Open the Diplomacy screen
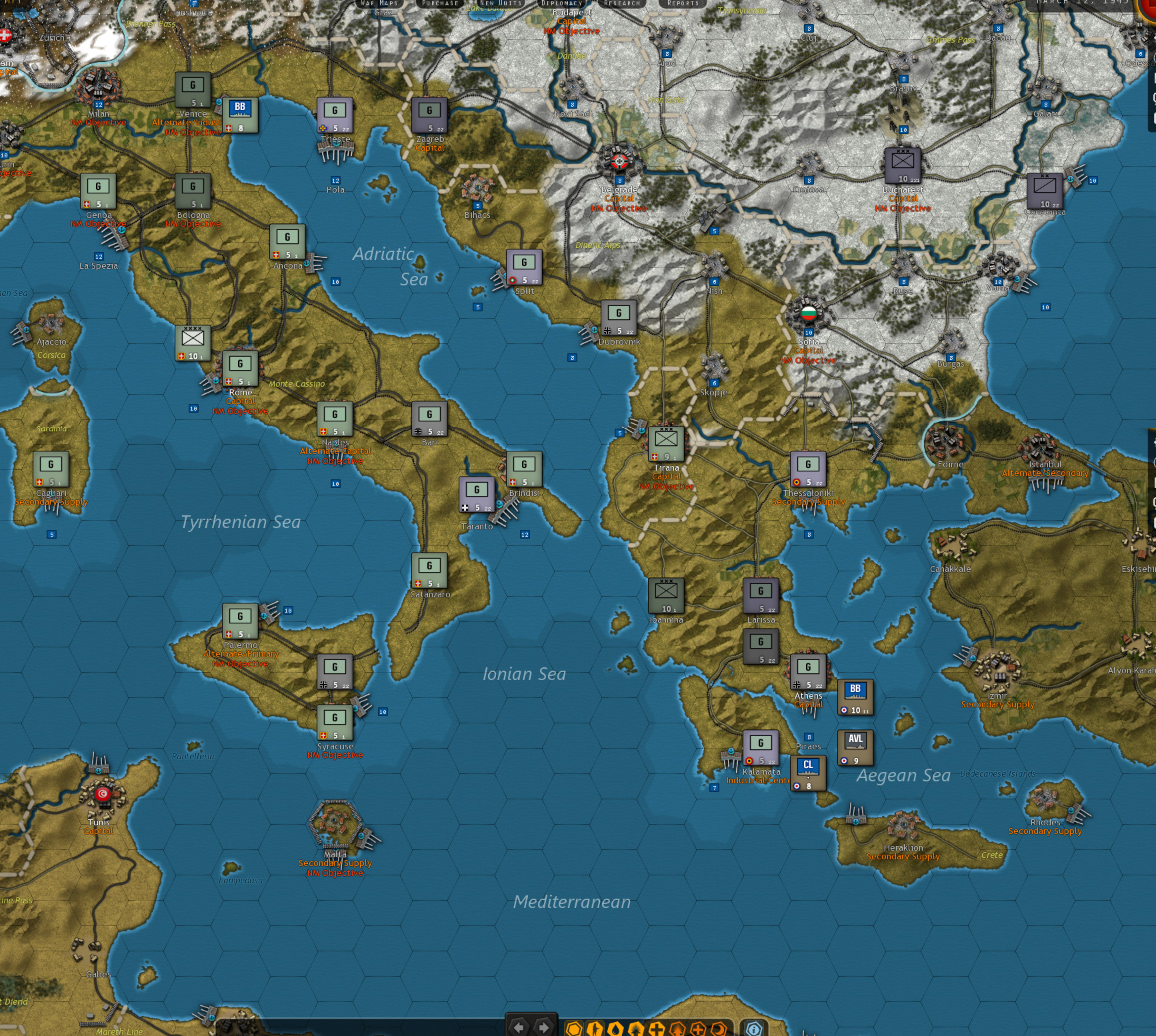The height and width of the screenshot is (1036, 1156). coord(561,3)
